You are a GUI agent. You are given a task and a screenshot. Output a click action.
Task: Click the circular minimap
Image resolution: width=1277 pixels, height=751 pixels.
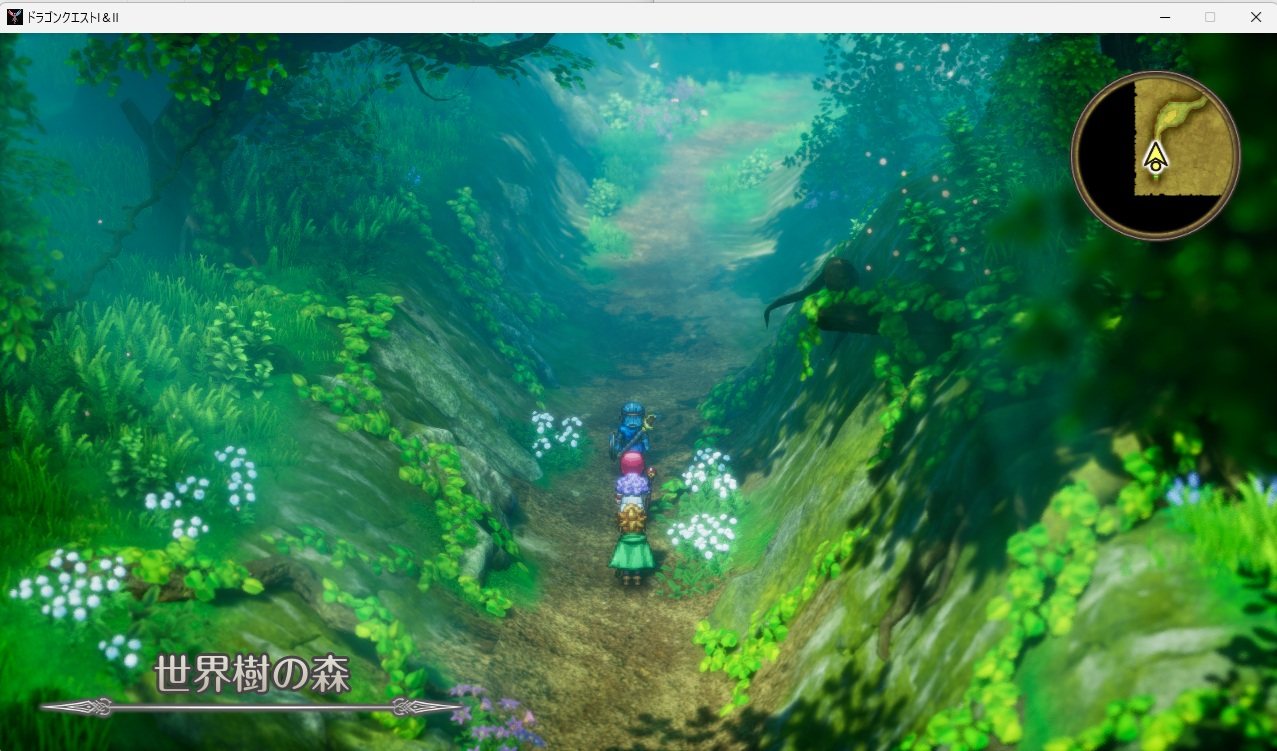coord(1155,155)
